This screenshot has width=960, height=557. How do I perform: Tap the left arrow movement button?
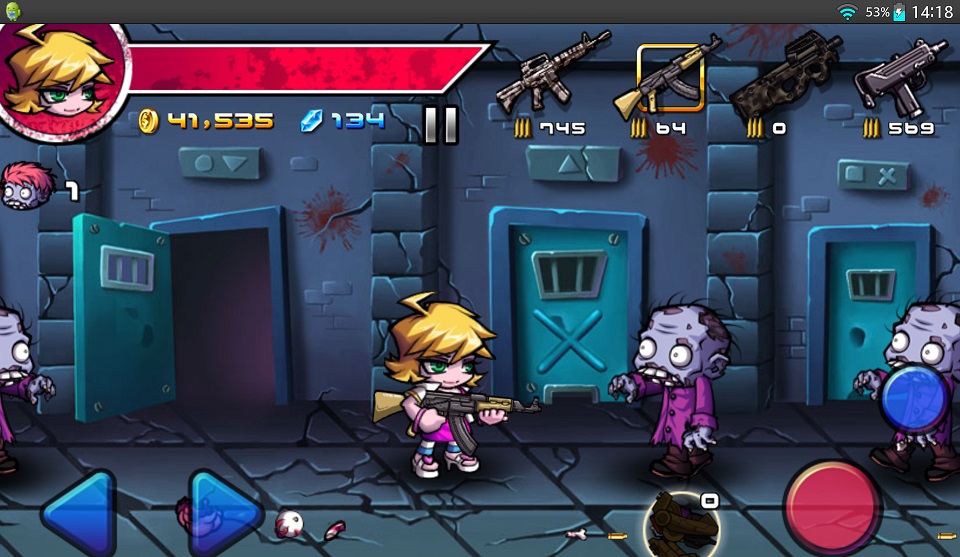[x=78, y=514]
